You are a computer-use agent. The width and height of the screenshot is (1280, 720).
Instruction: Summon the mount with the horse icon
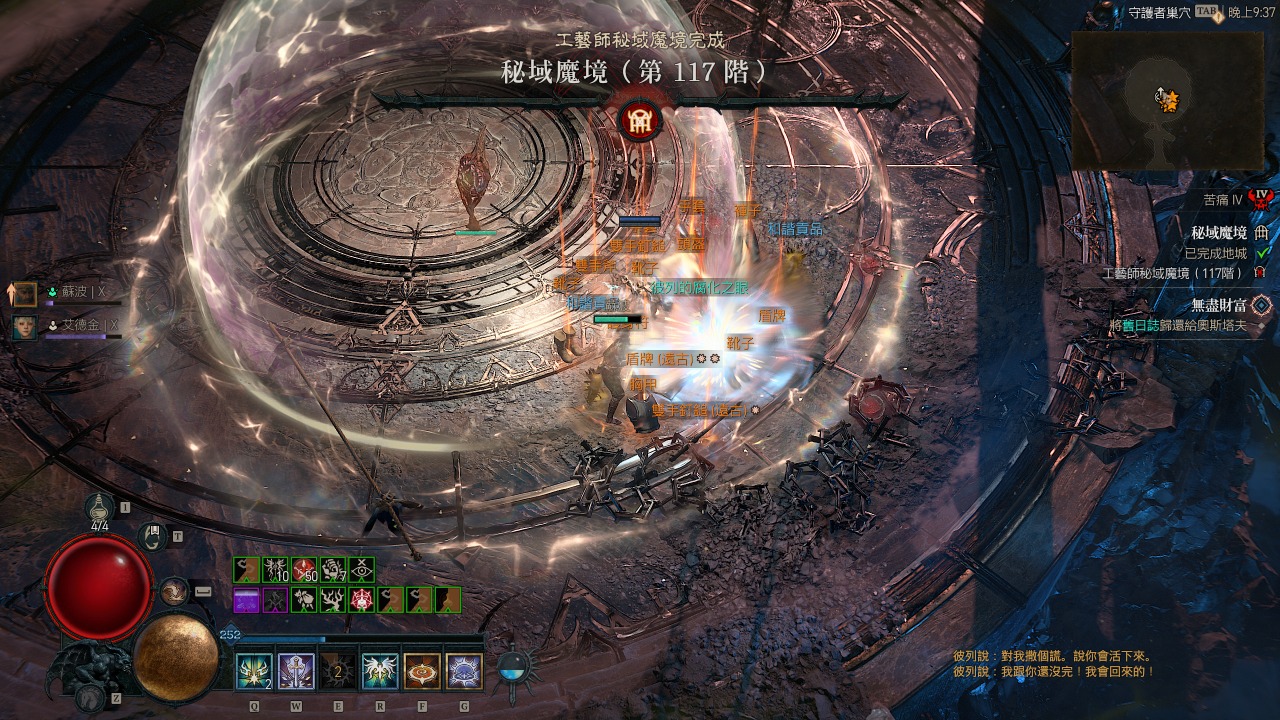coord(89,697)
